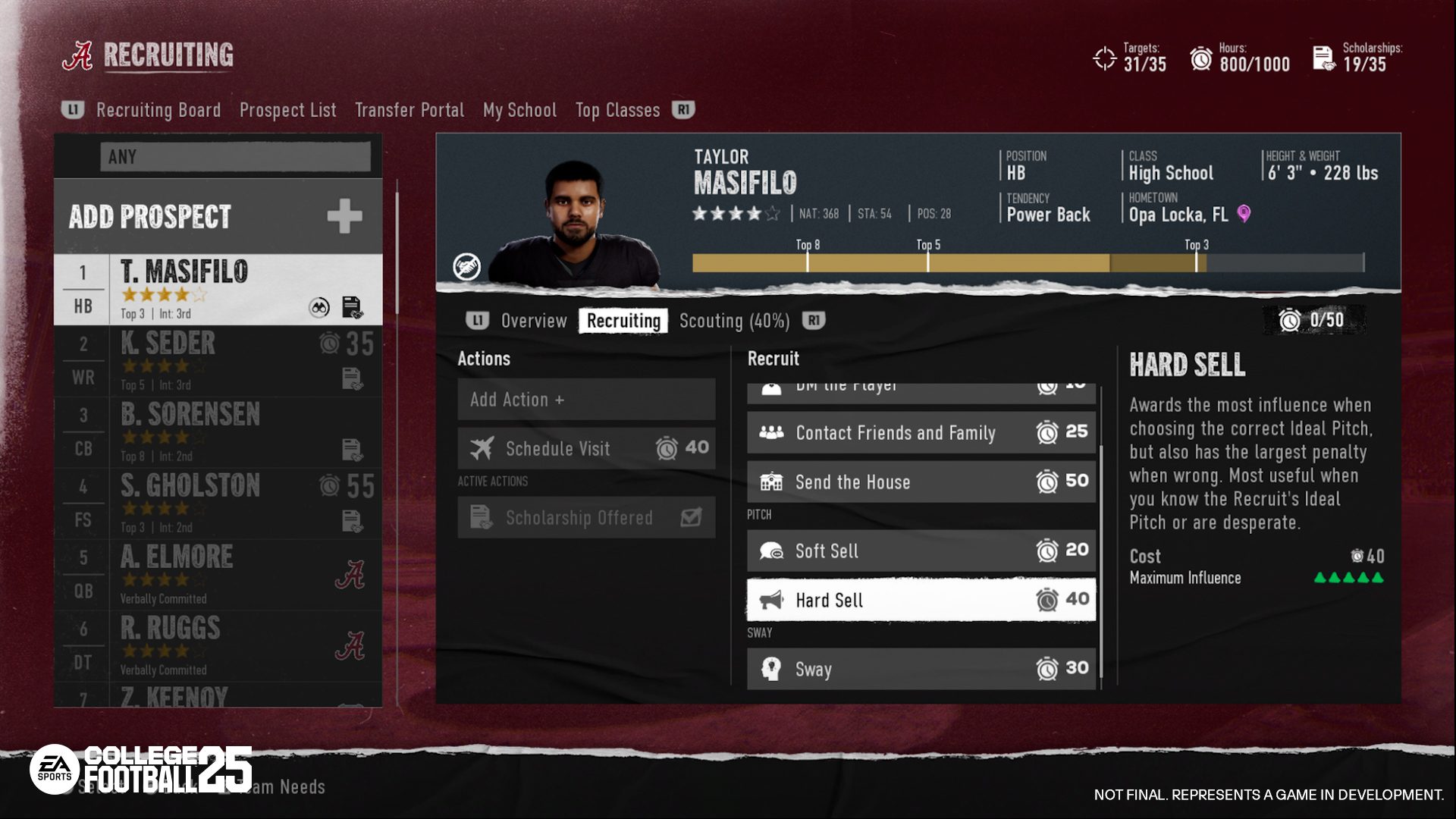1456x819 pixels.
Task: Open the Recruiting Board tab
Action: [x=158, y=110]
